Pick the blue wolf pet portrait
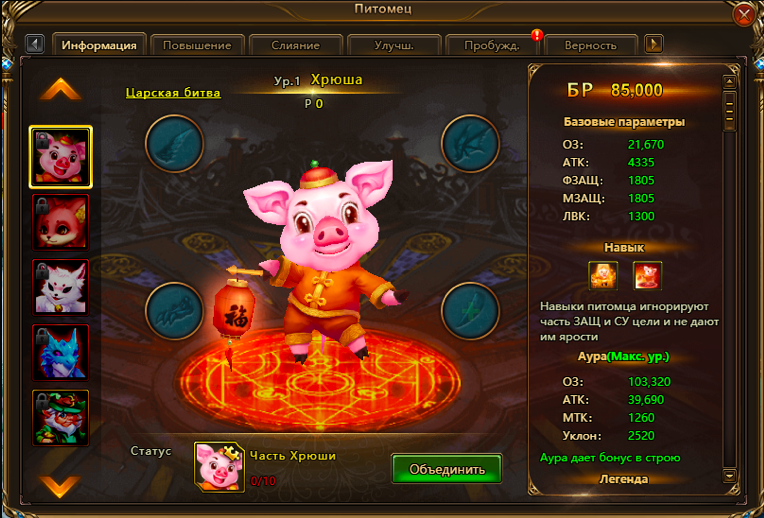 [60, 352]
